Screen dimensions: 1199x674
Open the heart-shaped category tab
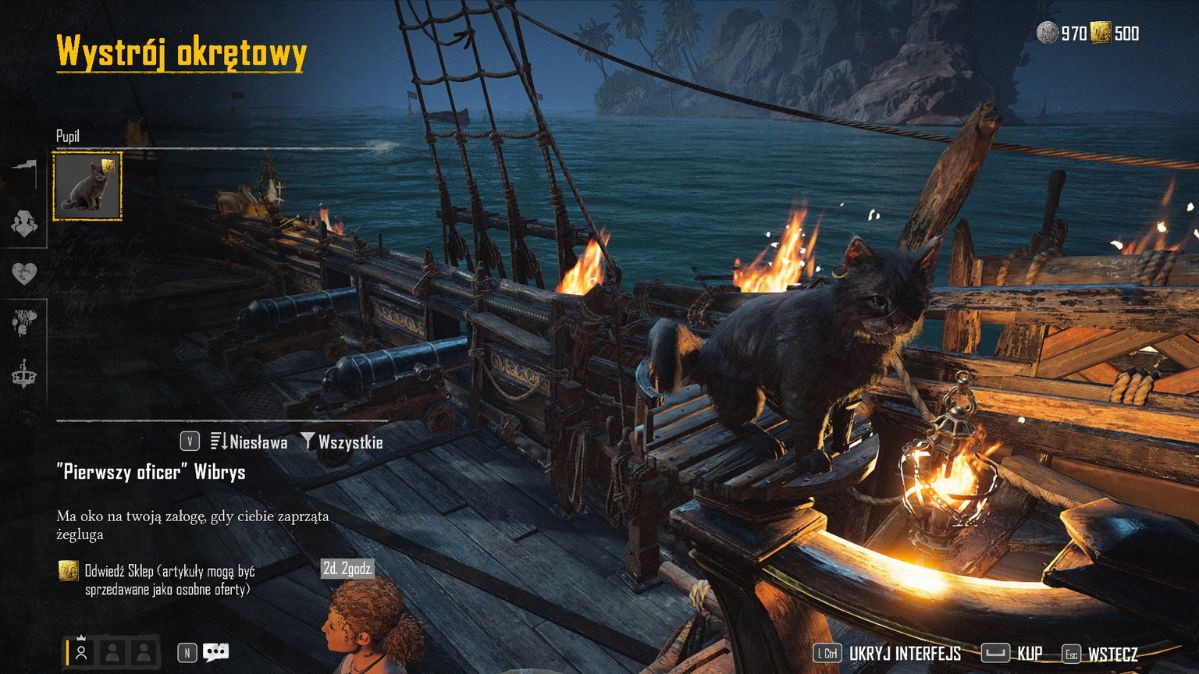[25, 274]
